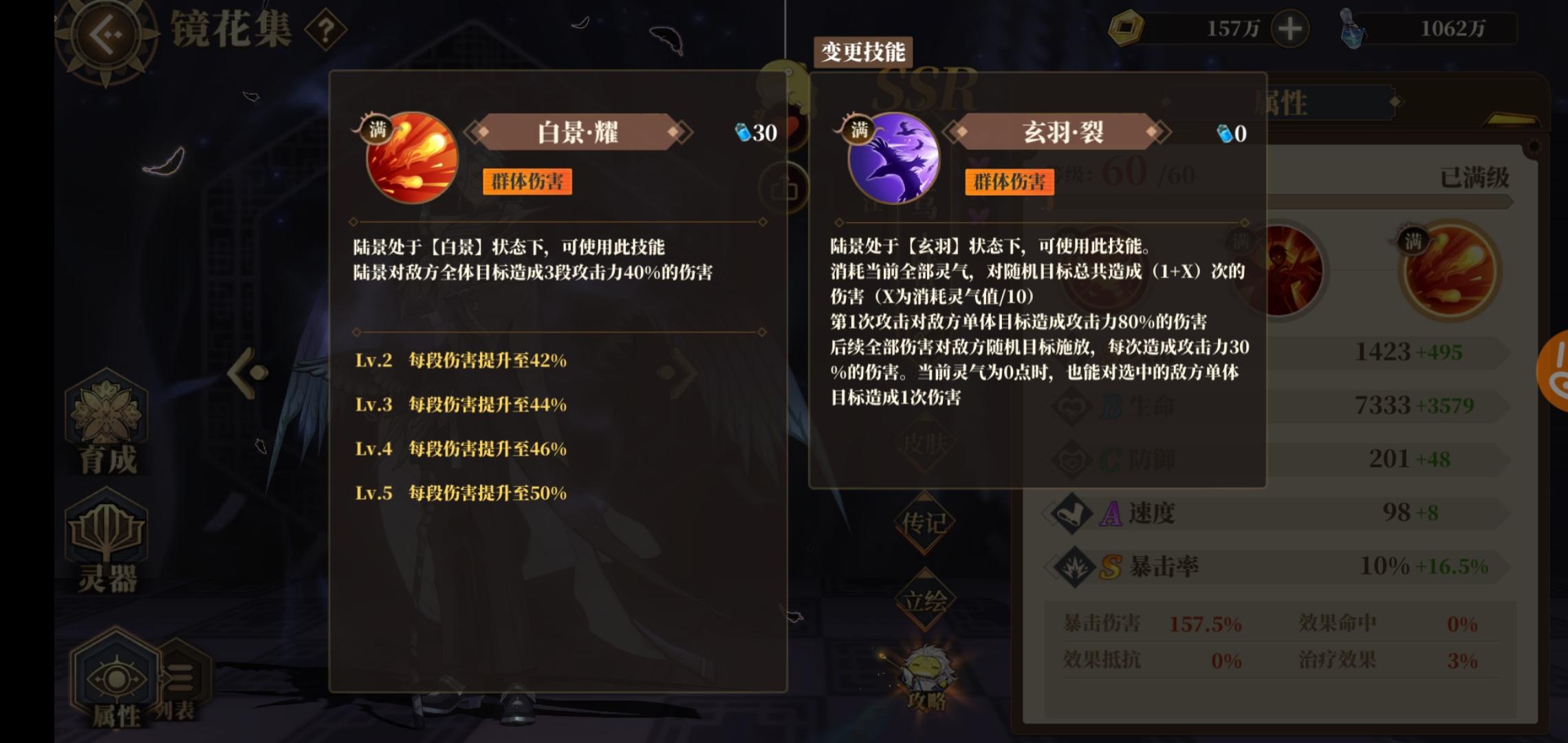Select the 白景·耀 fire skill icon
This screenshot has width=1568, height=743.
pyautogui.click(x=411, y=160)
